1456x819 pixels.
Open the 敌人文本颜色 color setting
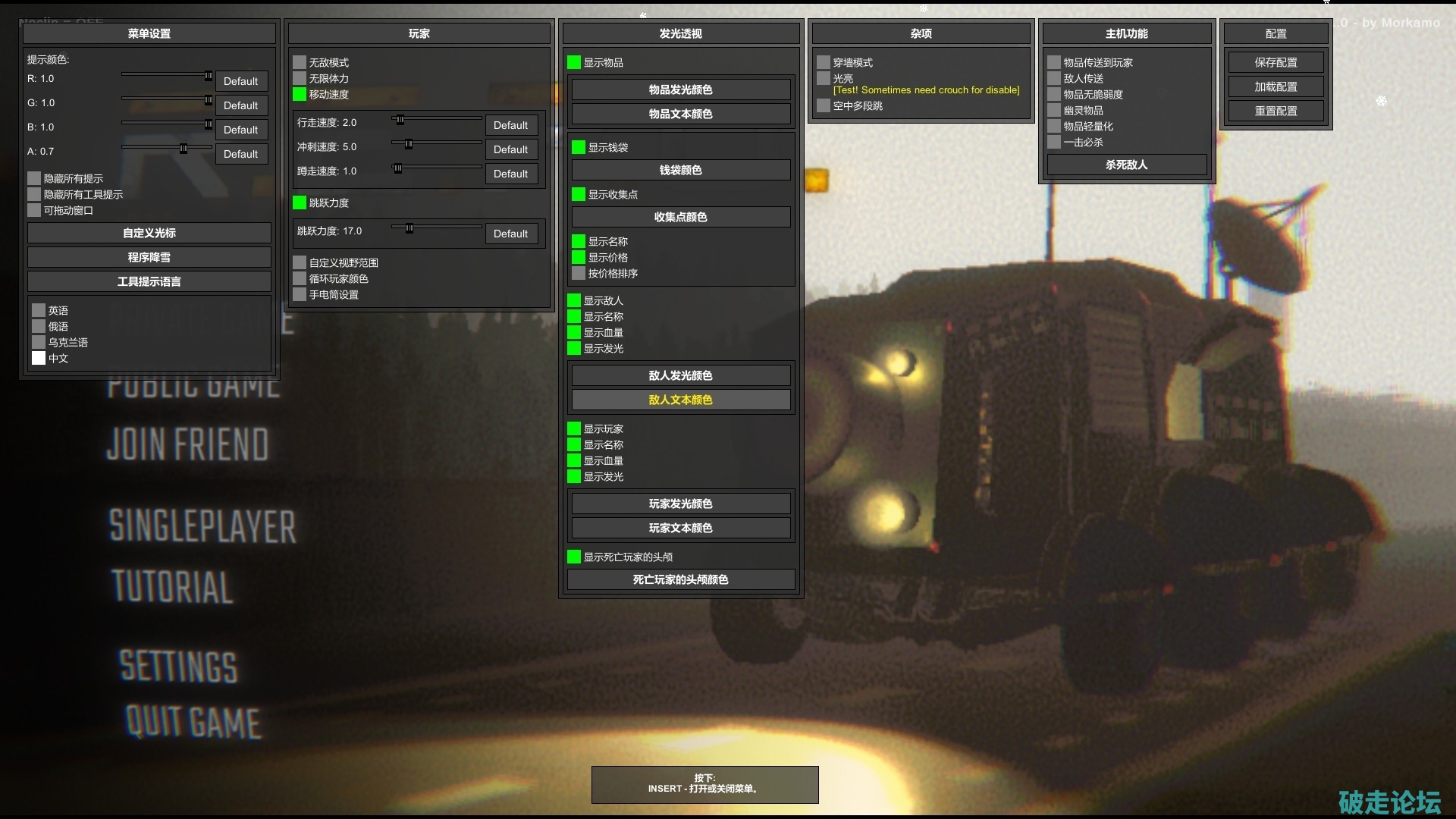coord(680,400)
